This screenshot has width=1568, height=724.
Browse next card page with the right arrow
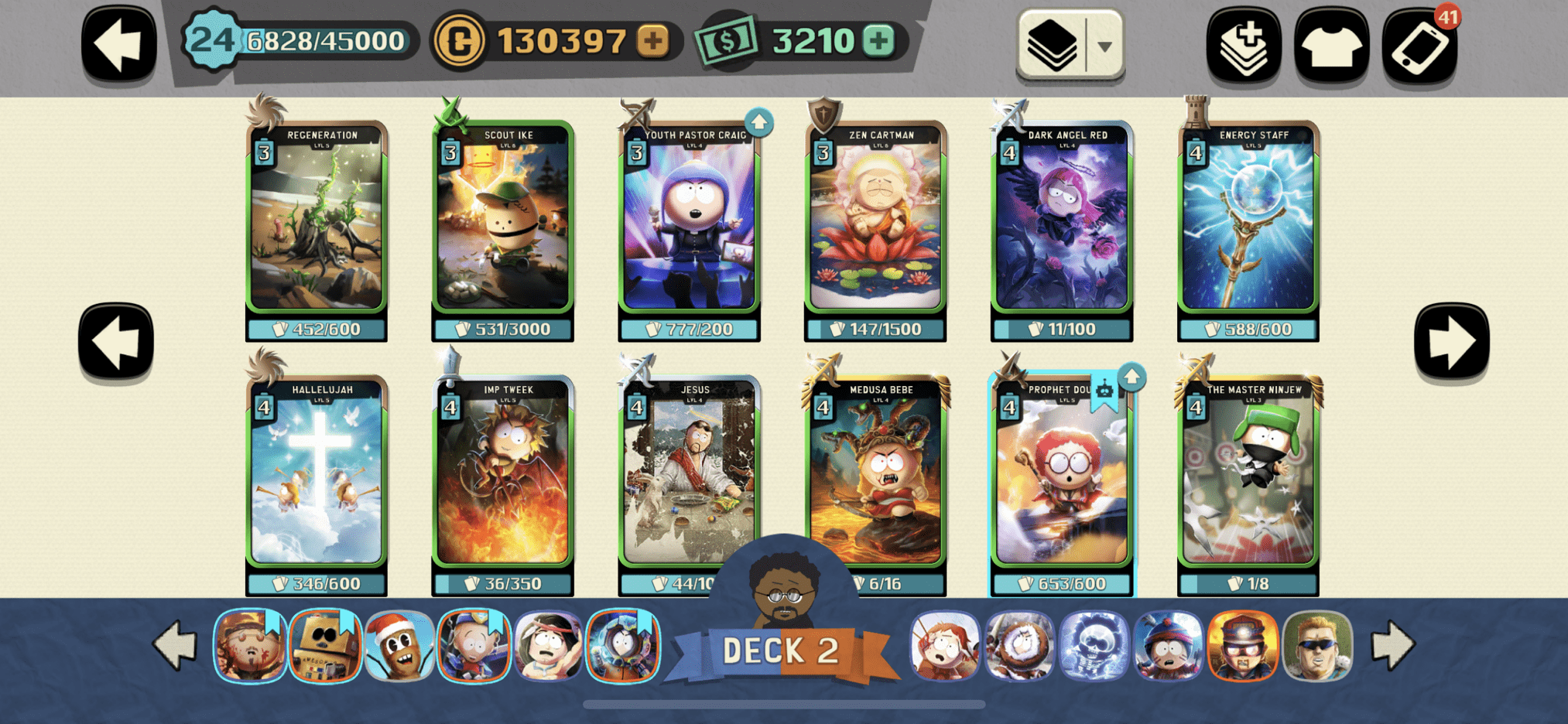1452,338
